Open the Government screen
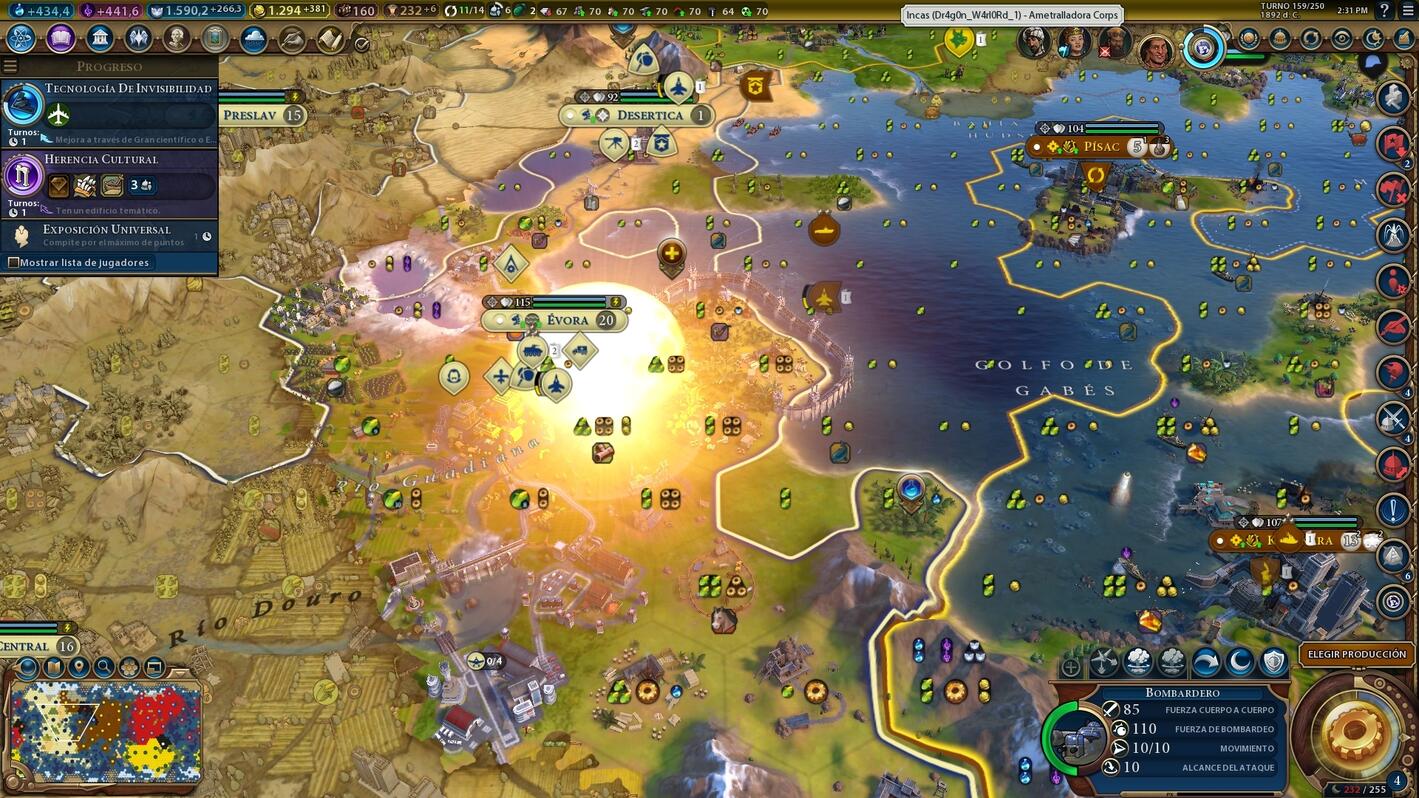 coord(97,37)
